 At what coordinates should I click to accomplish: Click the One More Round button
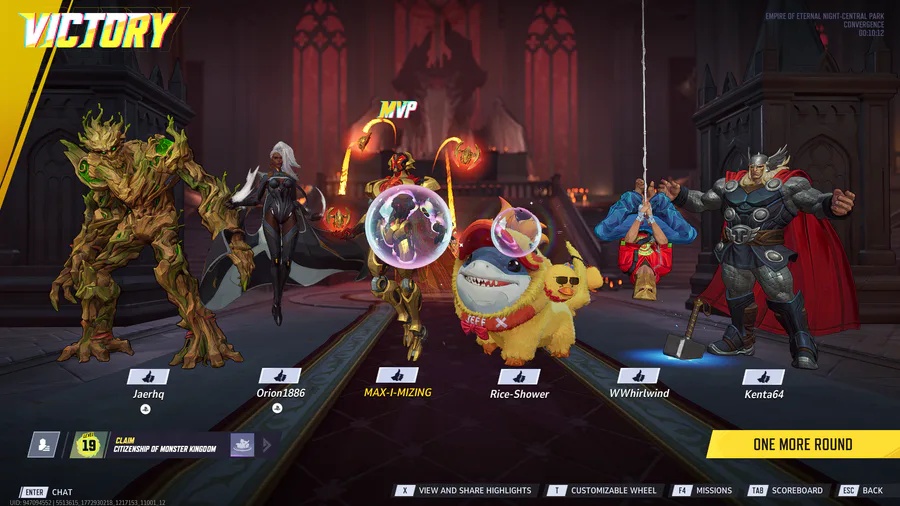803,444
